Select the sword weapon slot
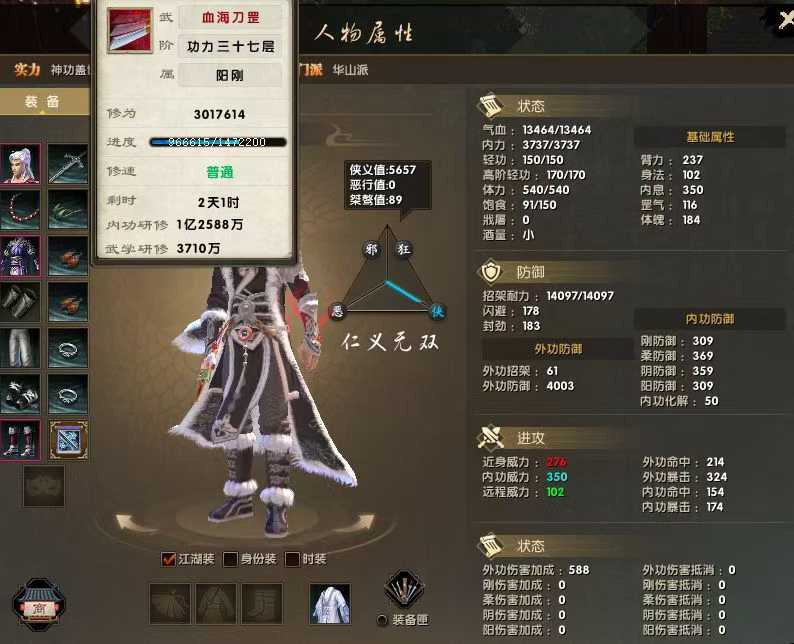 tap(68, 164)
